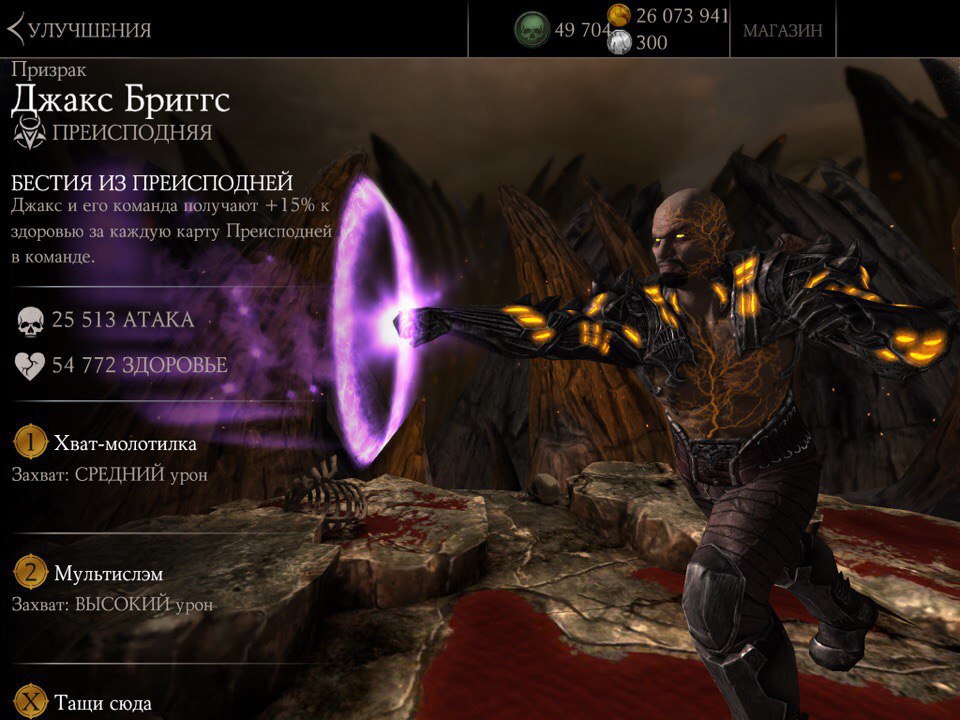The image size is (960, 720).
Task: Tap the silver alliance points icon
Action: tap(620, 43)
